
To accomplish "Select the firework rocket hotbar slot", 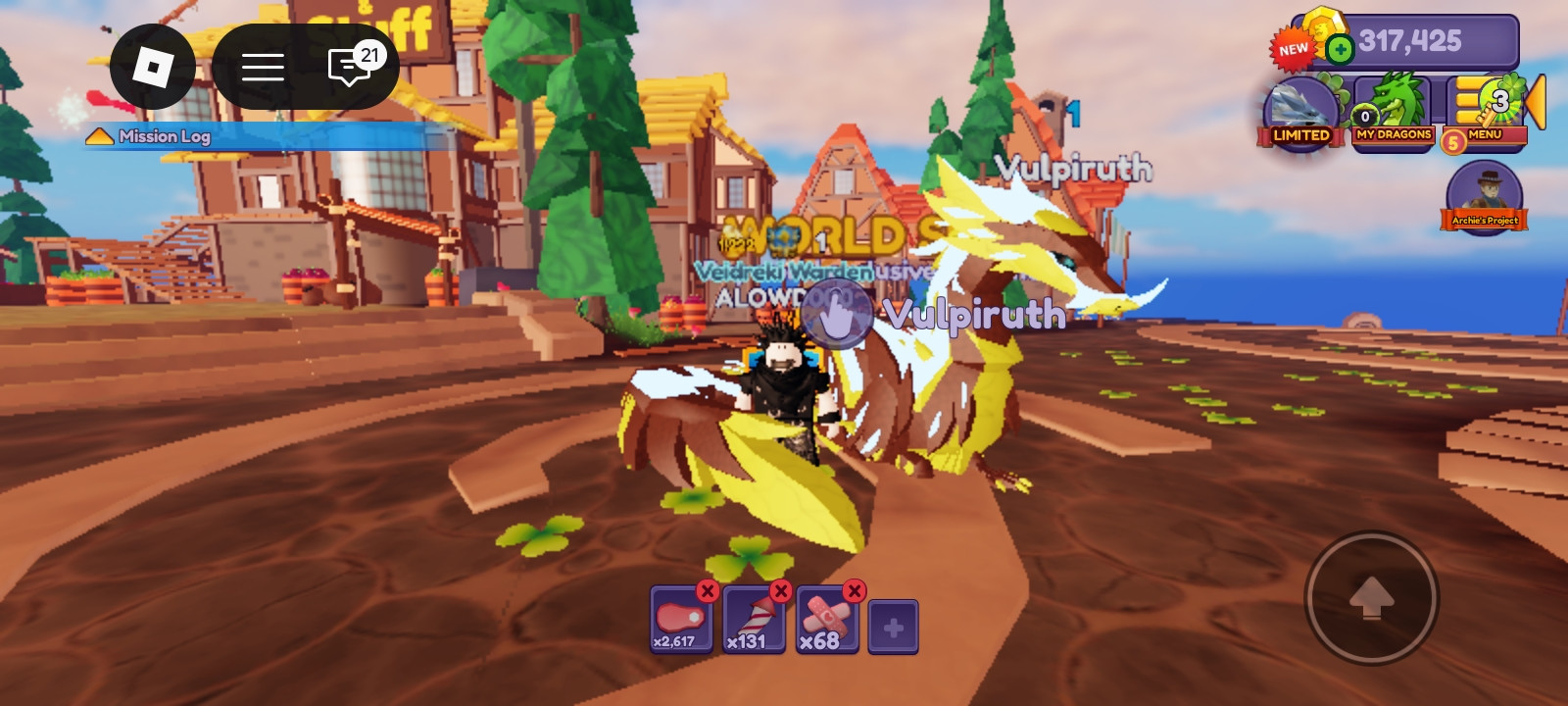I will coord(752,622).
